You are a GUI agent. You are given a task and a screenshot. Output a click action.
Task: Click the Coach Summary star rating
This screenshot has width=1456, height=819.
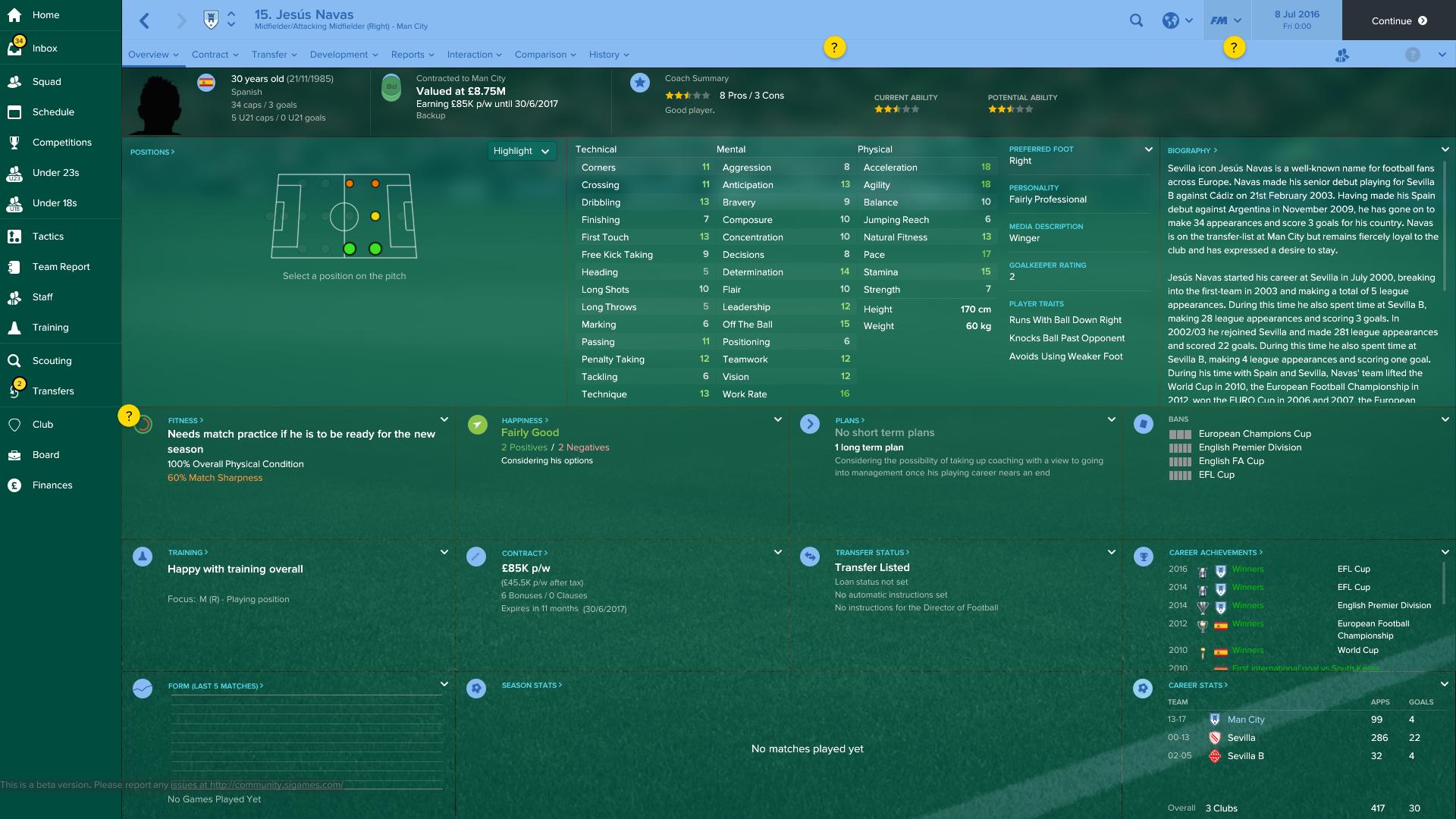[x=687, y=96]
